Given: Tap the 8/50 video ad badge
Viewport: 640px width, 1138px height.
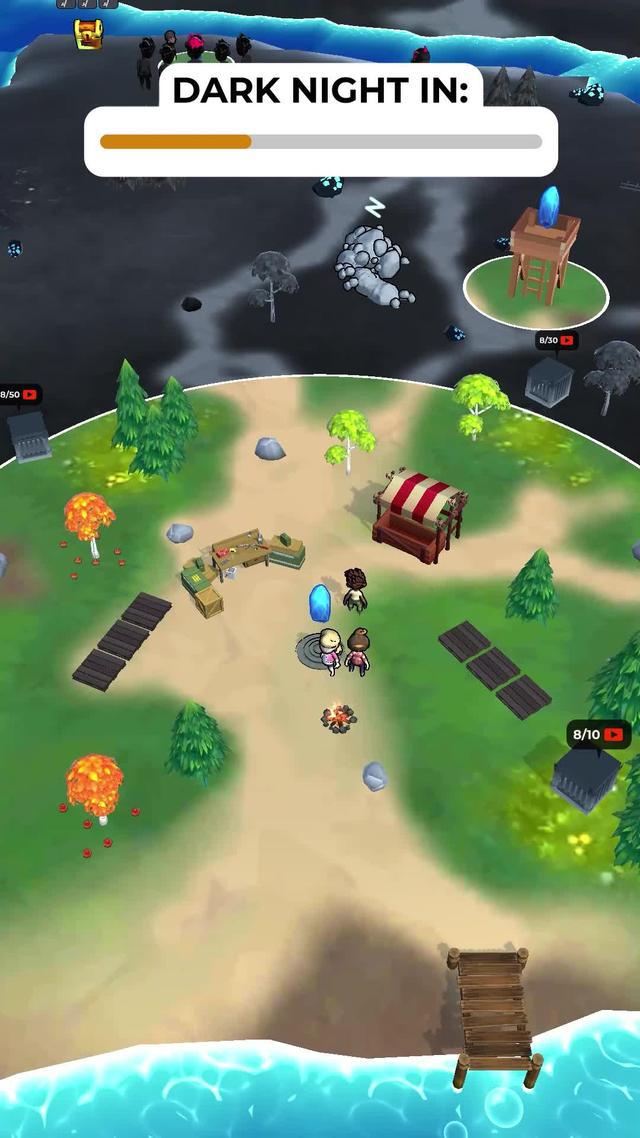Looking at the screenshot, I should tap(19, 395).
